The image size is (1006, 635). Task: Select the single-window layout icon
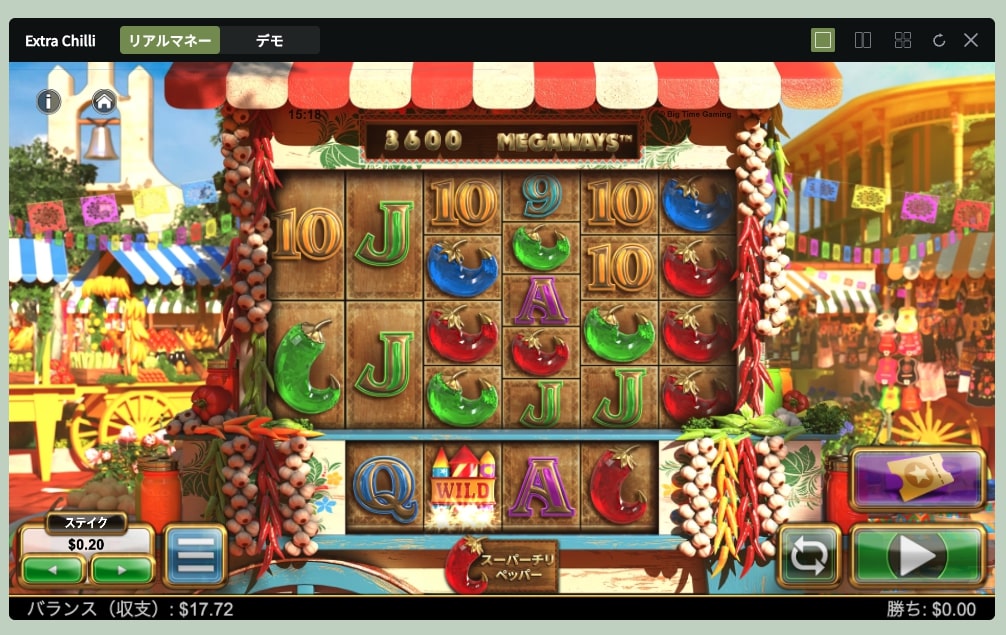pyautogui.click(x=823, y=40)
